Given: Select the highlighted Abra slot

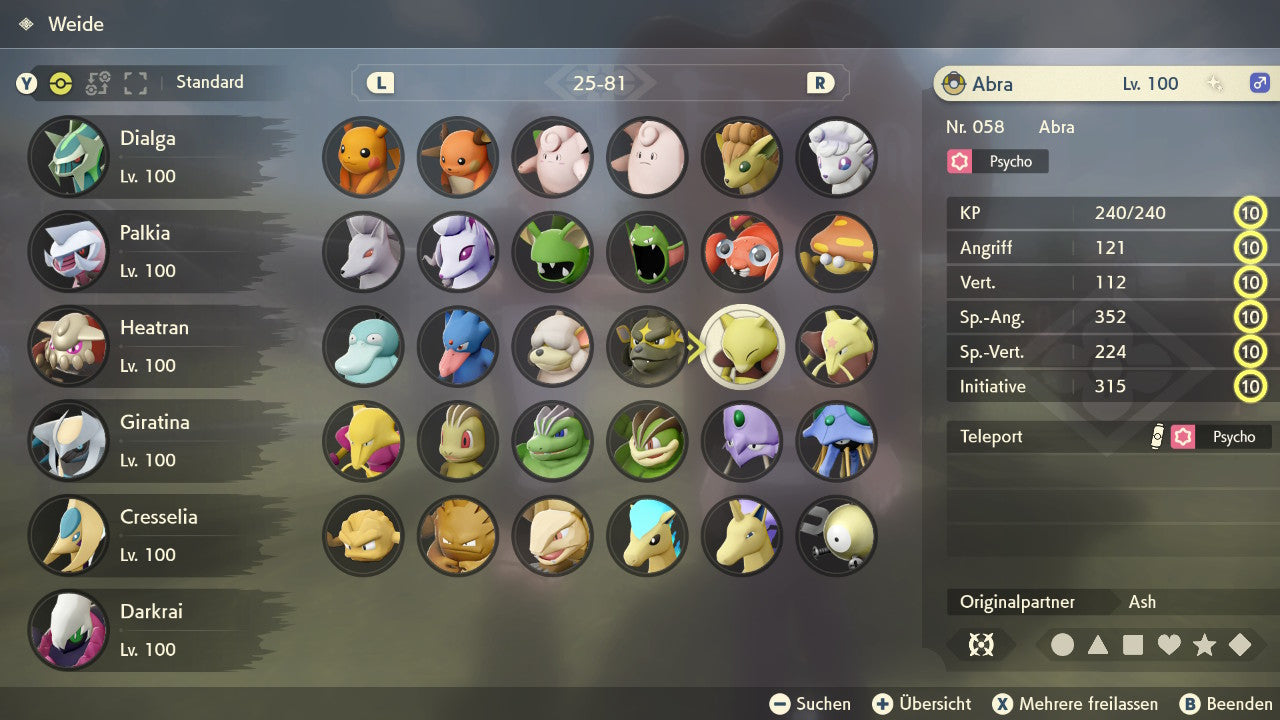Looking at the screenshot, I should pyautogui.click(x=741, y=346).
